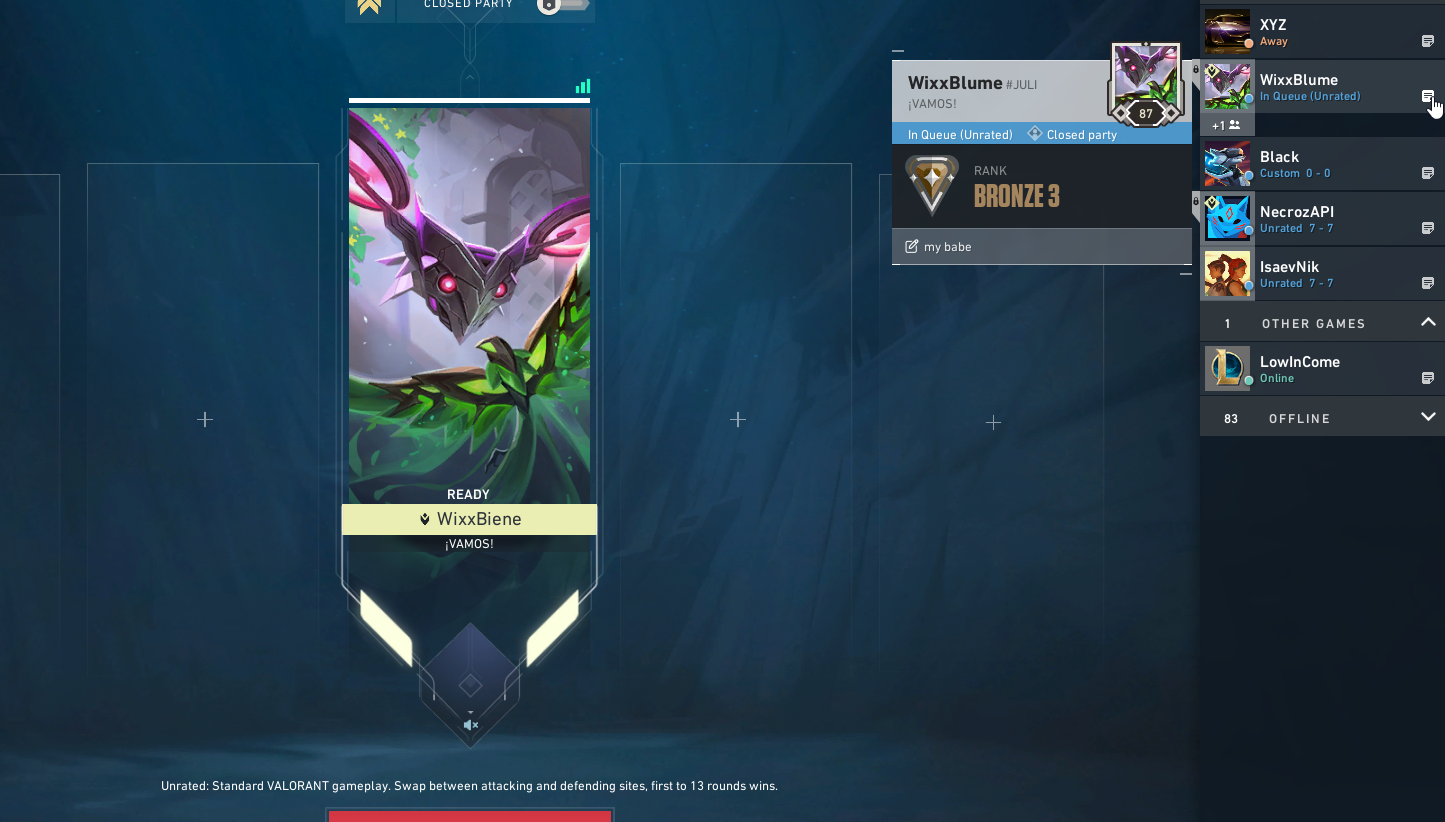Choose IsaevNik from the friends list

point(1300,274)
